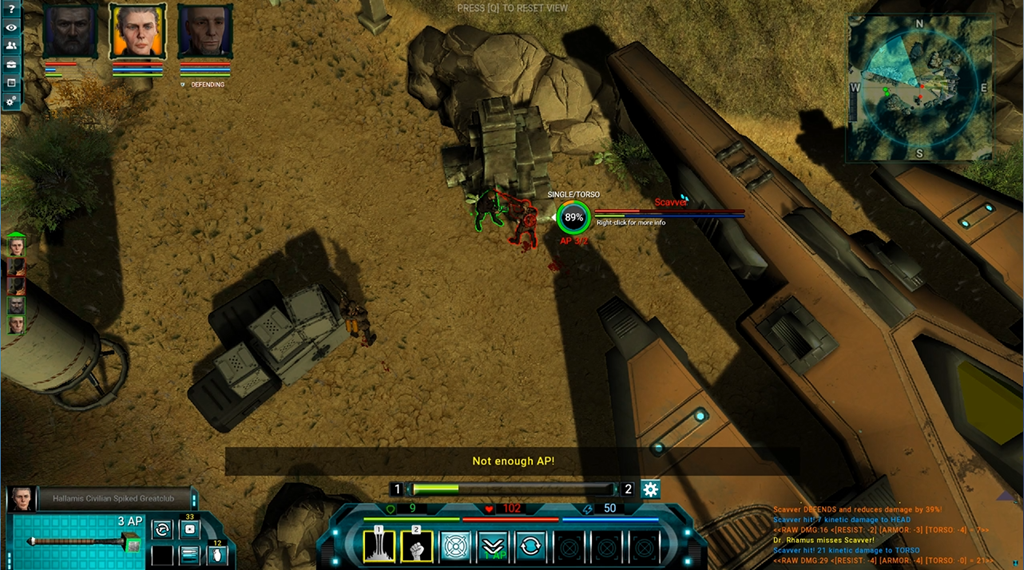This screenshot has height=570, width=1024.
Task: Use the double chevron down ability
Action: pos(493,546)
